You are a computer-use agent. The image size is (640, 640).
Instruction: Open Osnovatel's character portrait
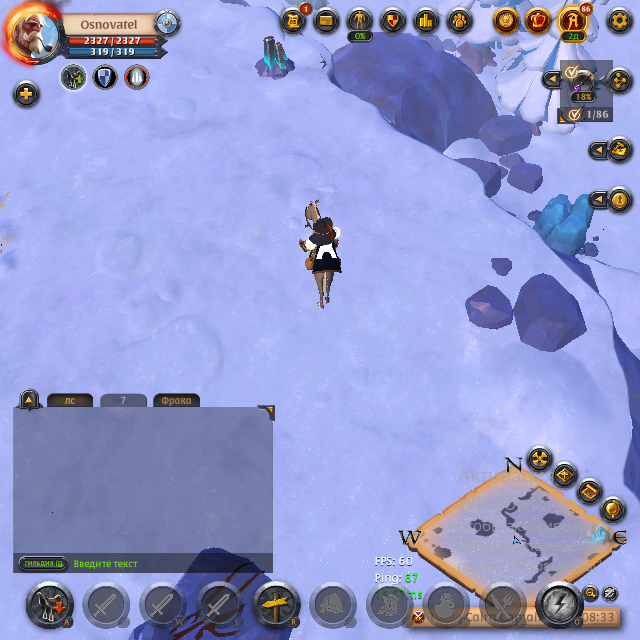pyautogui.click(x=35, y=34)
